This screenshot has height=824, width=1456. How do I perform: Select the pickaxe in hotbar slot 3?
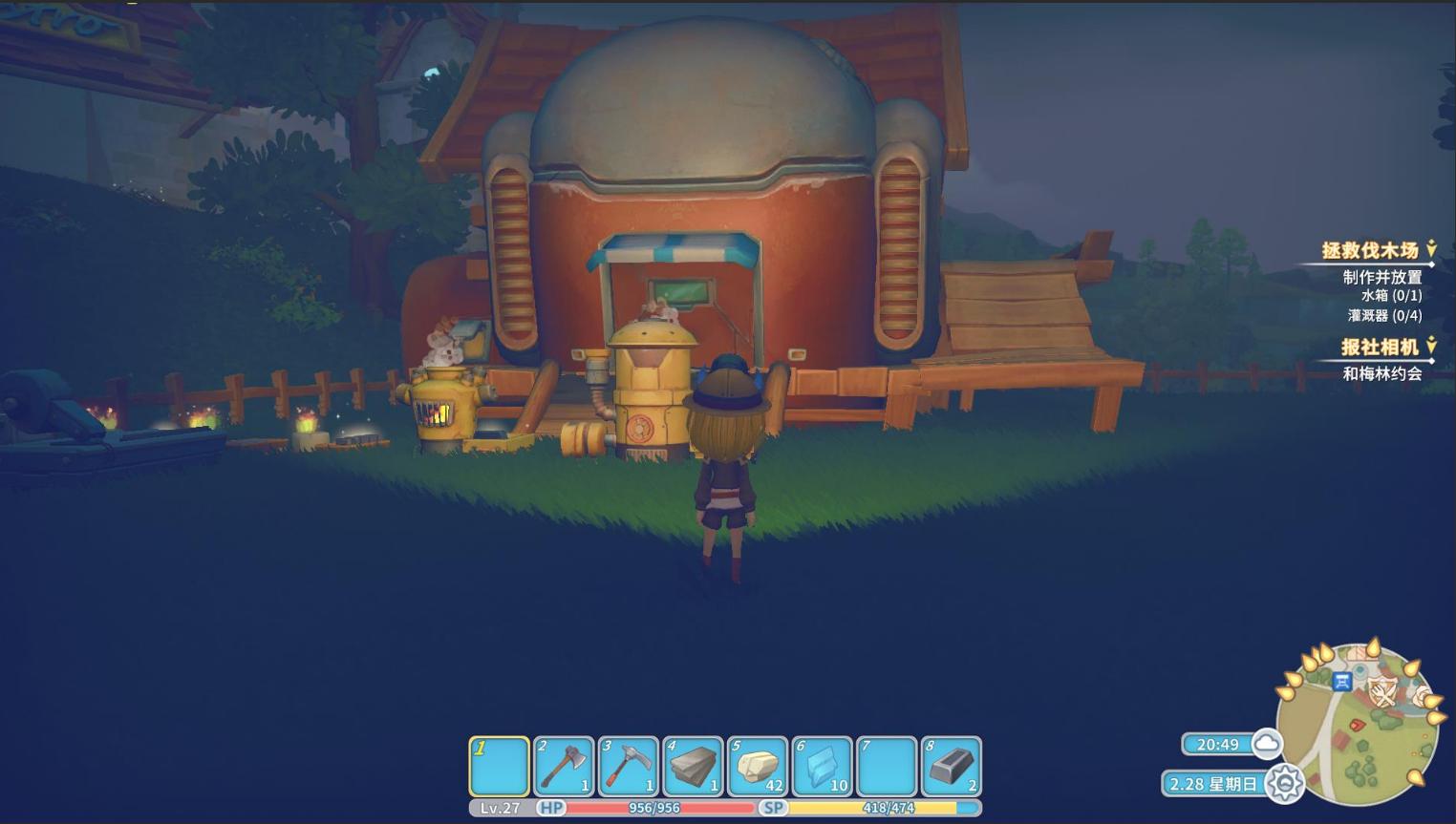[x=627, y=765]
